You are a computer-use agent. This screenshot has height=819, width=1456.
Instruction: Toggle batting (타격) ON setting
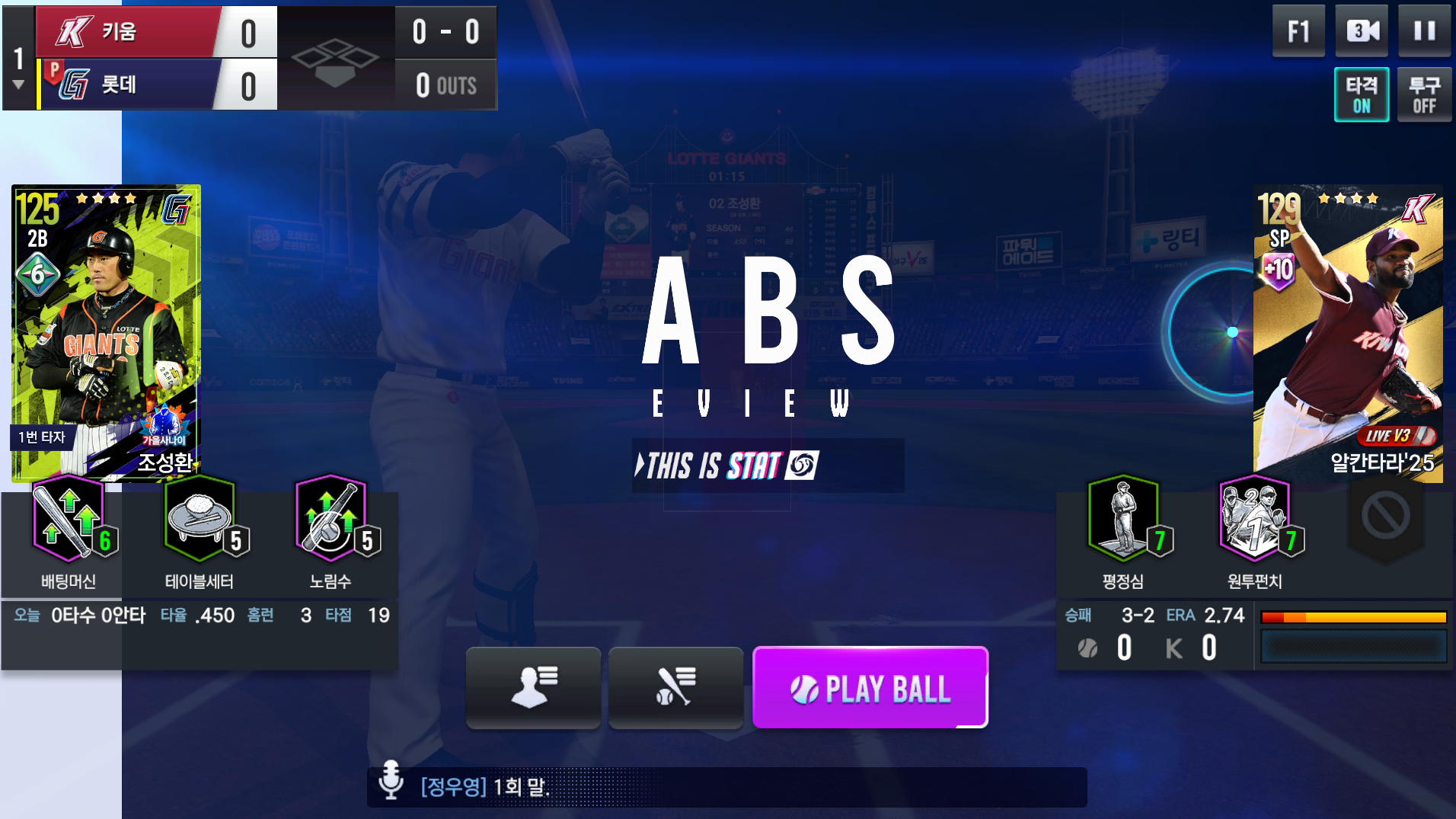click(1362, 94)
